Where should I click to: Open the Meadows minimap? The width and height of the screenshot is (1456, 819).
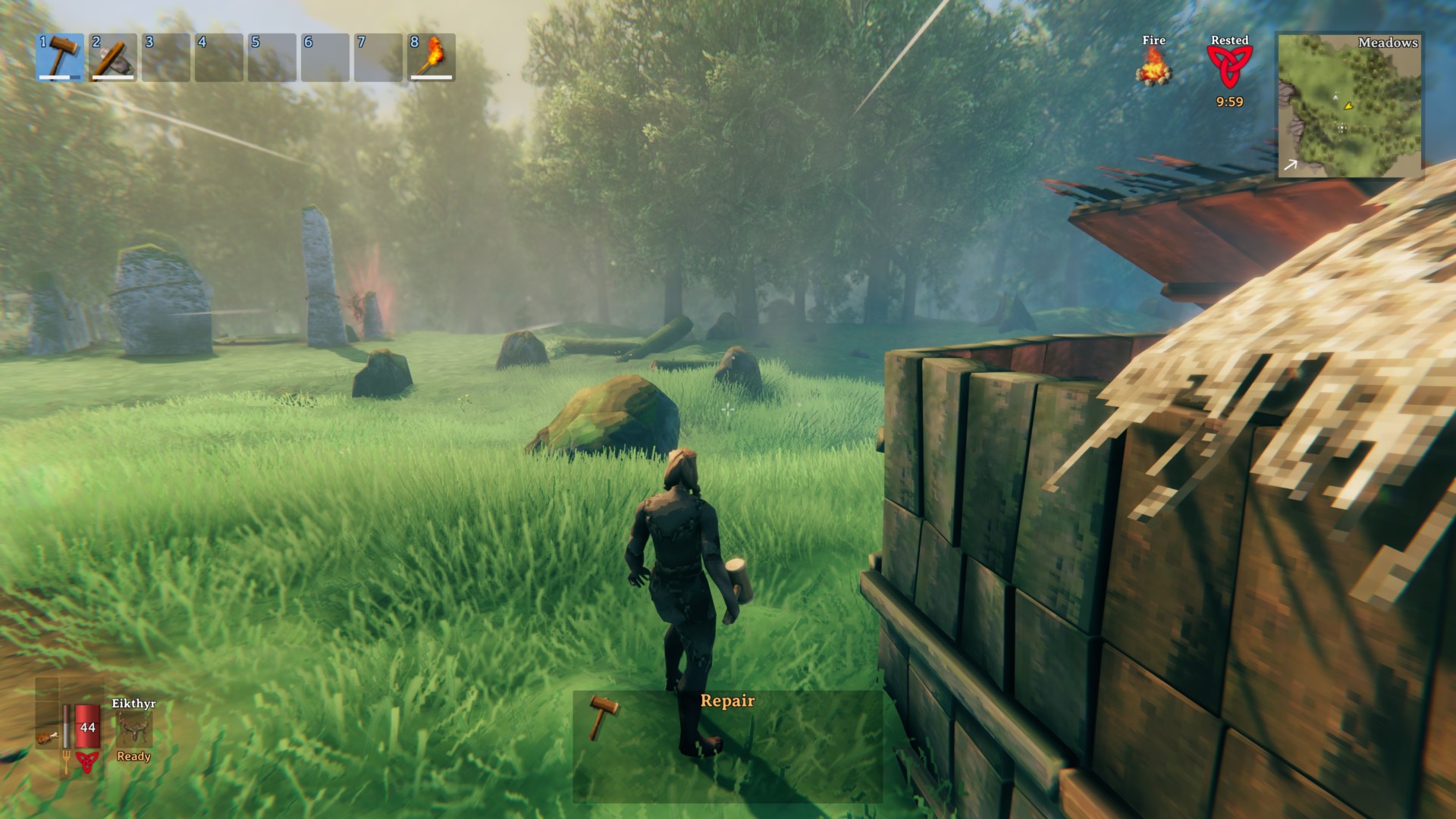[x=1350, y=105]
